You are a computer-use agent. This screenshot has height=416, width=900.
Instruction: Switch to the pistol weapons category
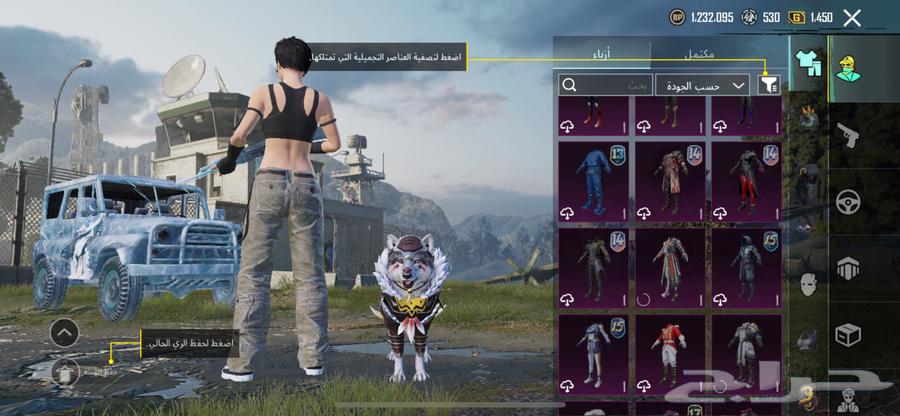pyautogui.click(x=847, y=135)
